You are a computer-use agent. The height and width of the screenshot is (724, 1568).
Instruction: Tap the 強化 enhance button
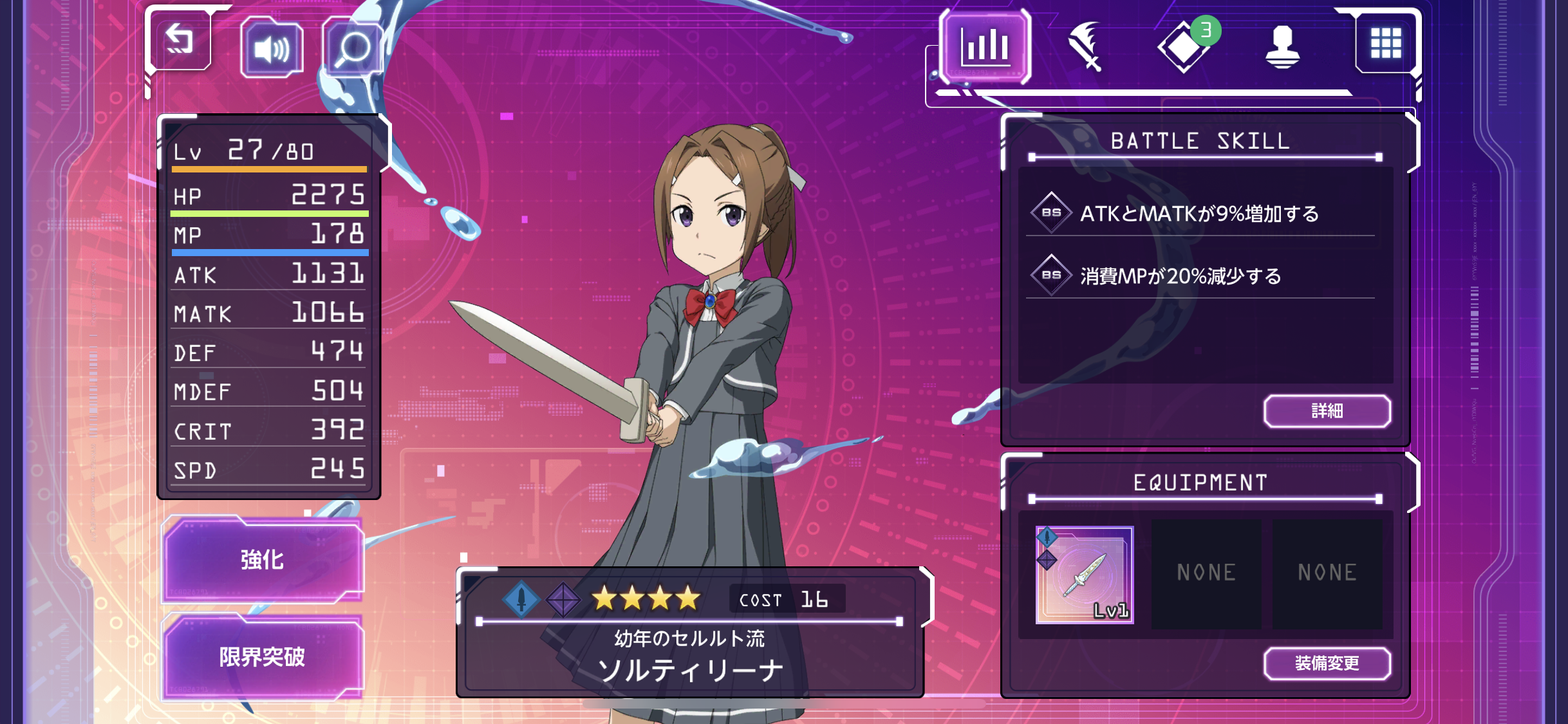click(263, 560)
